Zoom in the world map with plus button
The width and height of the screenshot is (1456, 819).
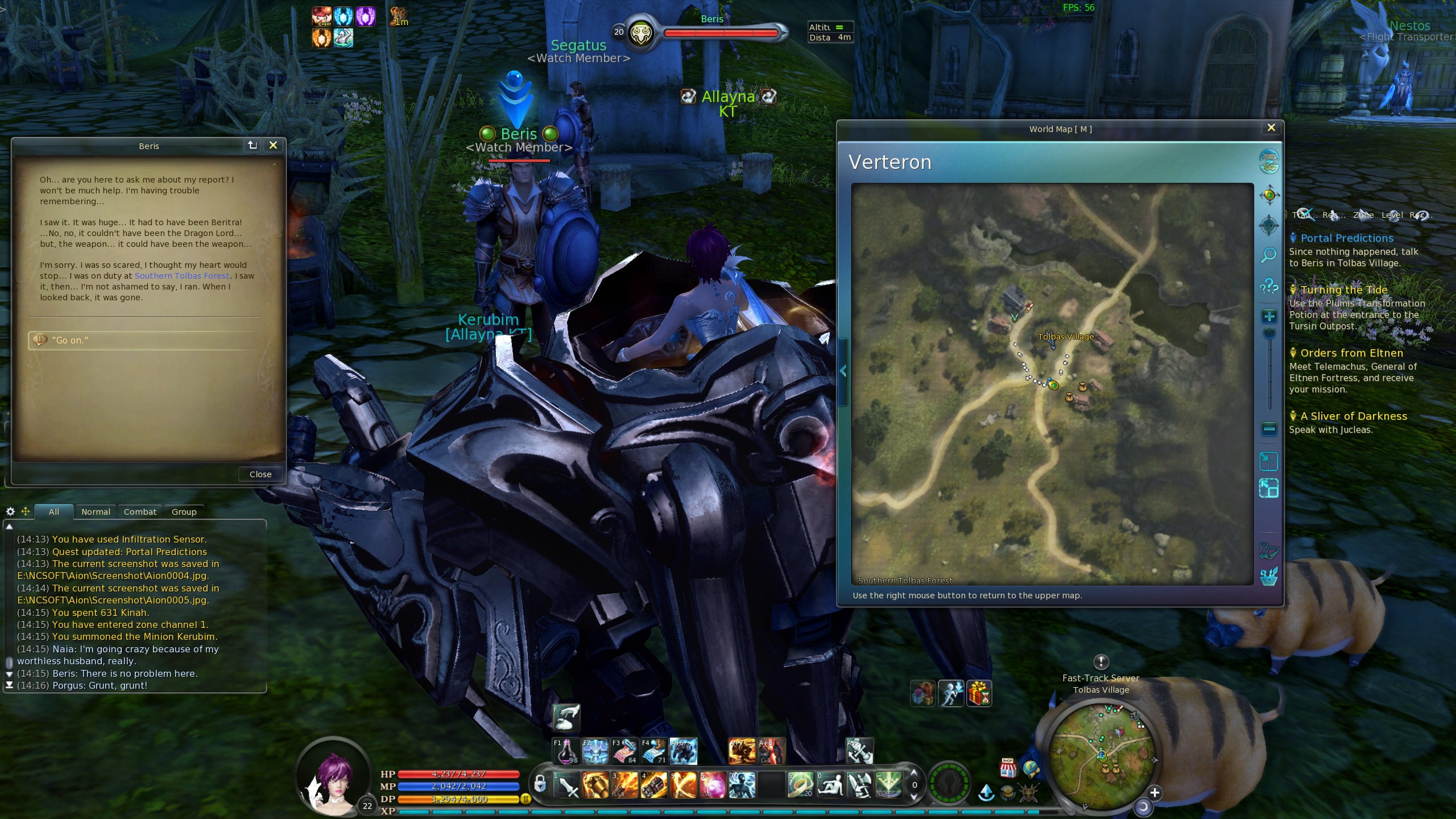point(1269,317)
